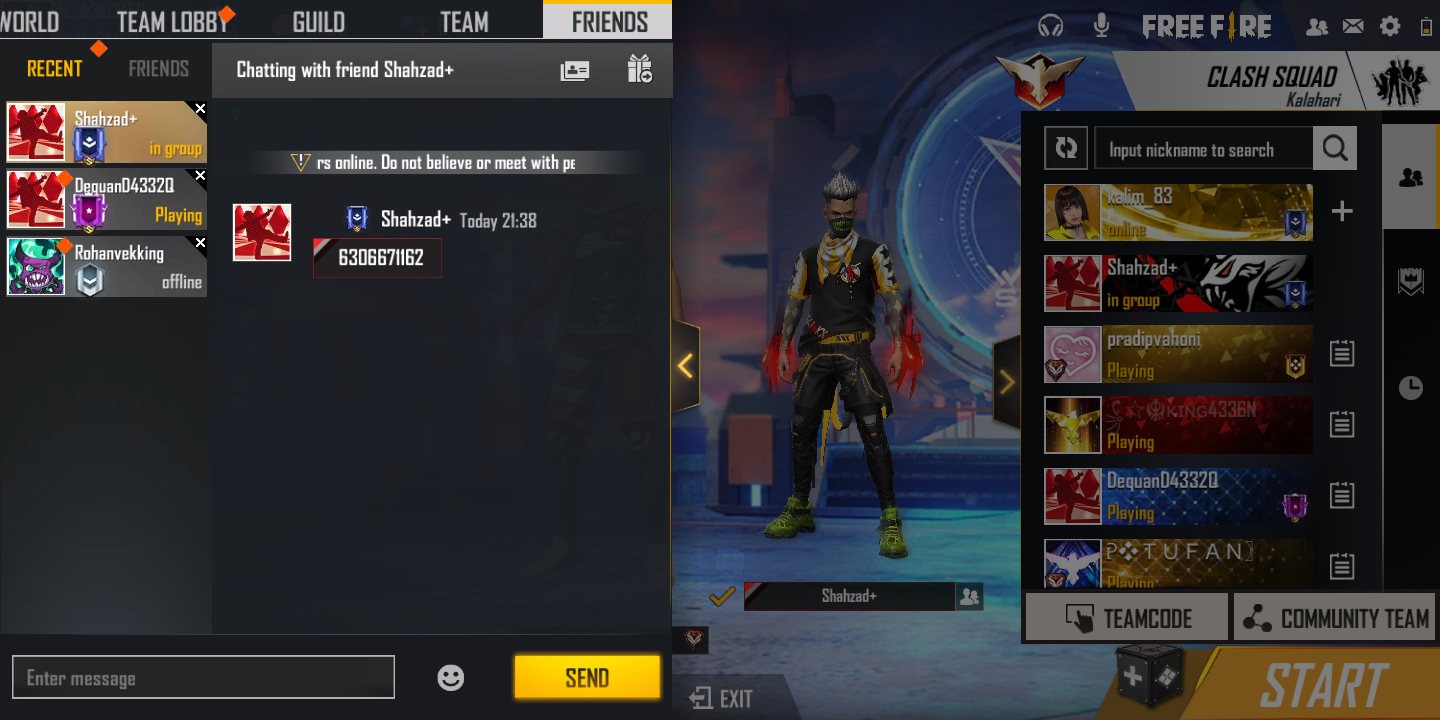This screenshot has width=1440, height=720.
Task: Open the Team Lobby chat tab
Action: click(x=172, y=21)
